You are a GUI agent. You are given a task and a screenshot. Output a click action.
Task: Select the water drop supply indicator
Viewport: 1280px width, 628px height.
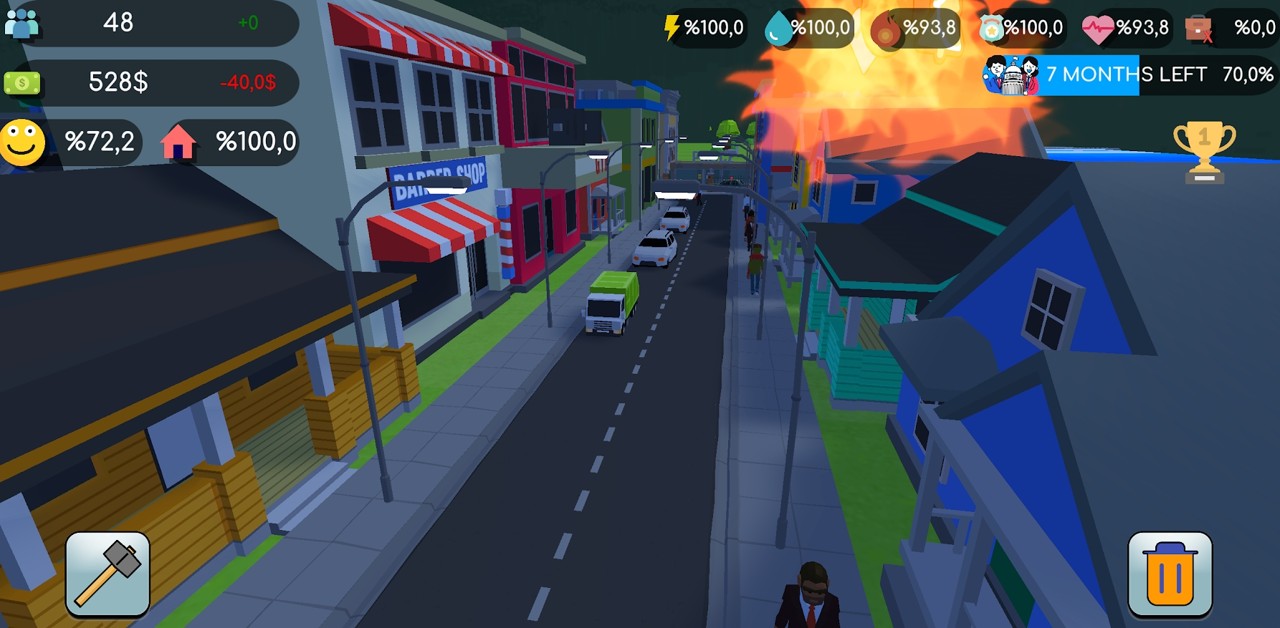click(808, 28)
